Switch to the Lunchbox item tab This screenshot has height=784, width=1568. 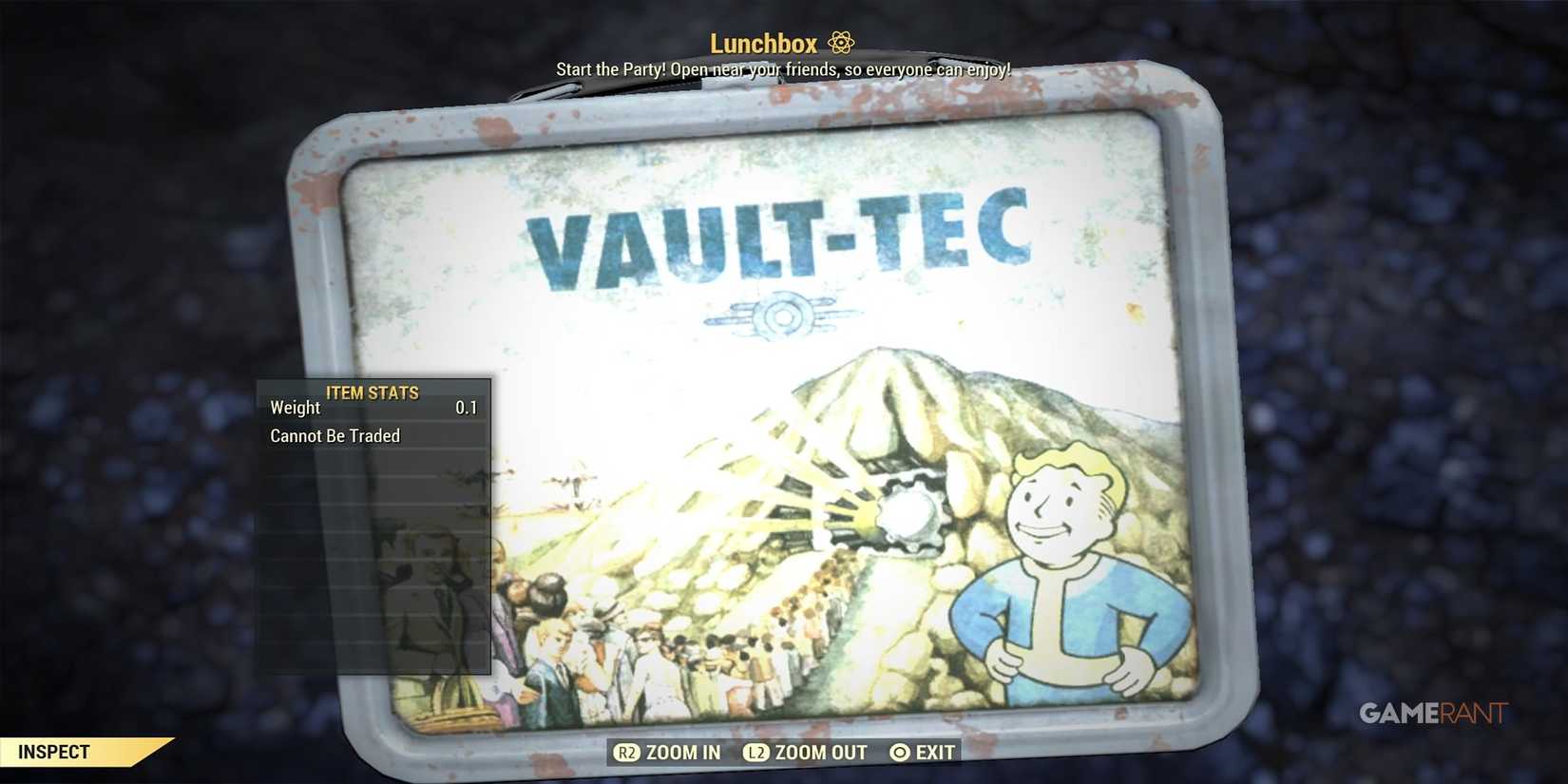[763, 42]
